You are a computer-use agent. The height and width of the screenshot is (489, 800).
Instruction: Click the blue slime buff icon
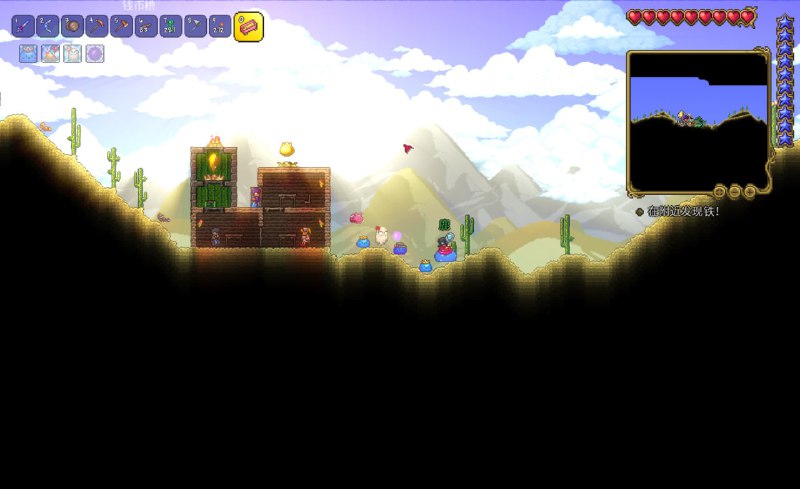coord(27,54)
